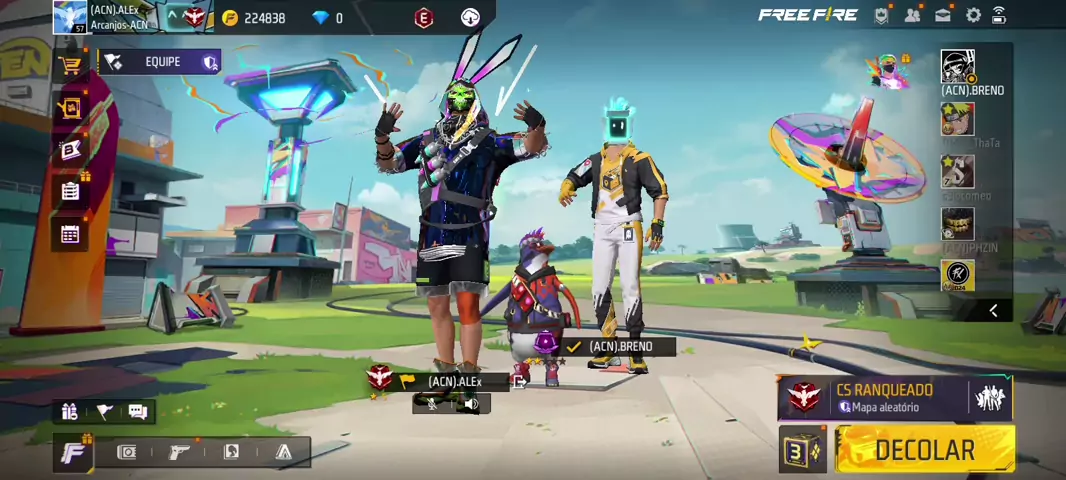
Task: Open the player profile avatar
Action: click(70, 17)
